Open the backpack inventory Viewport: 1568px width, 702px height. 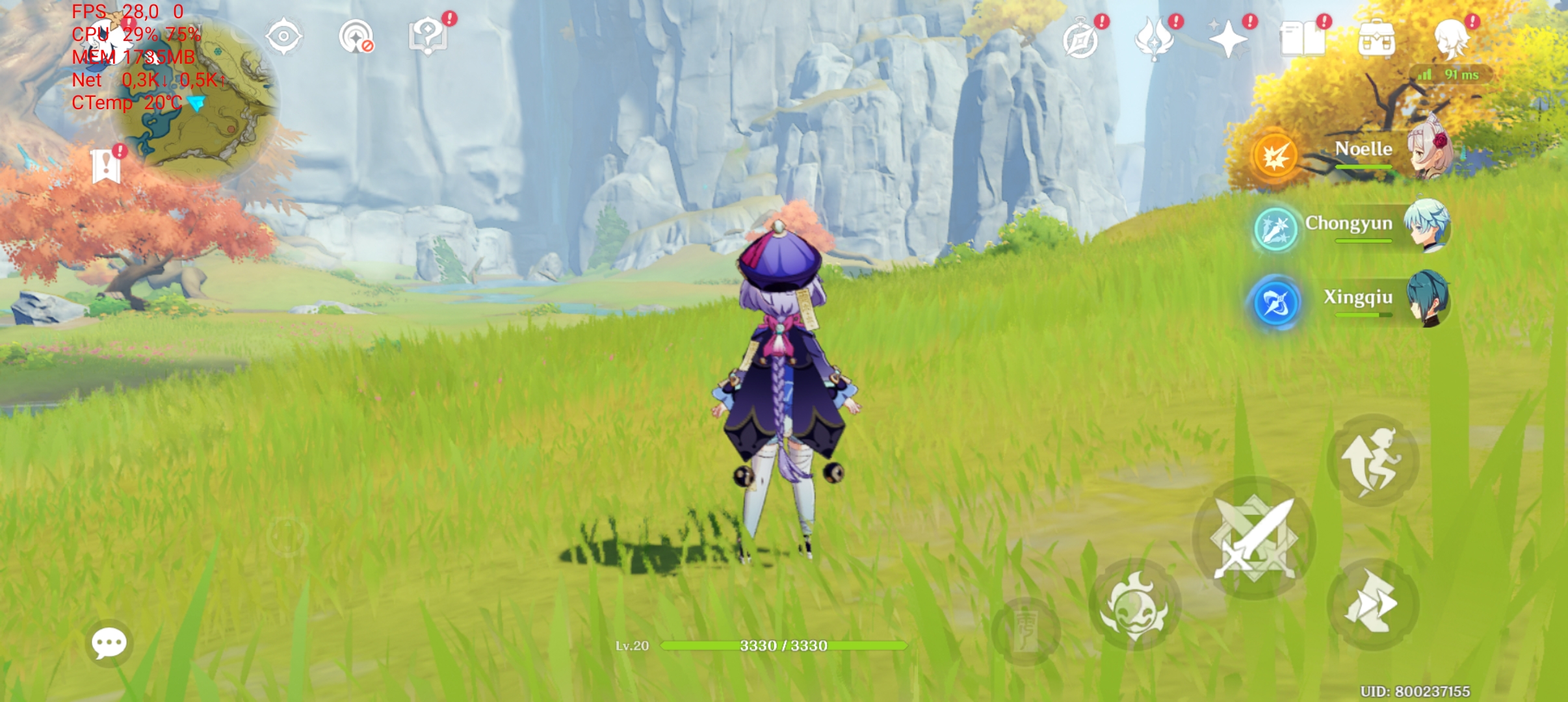click(x=1376, y=40)
